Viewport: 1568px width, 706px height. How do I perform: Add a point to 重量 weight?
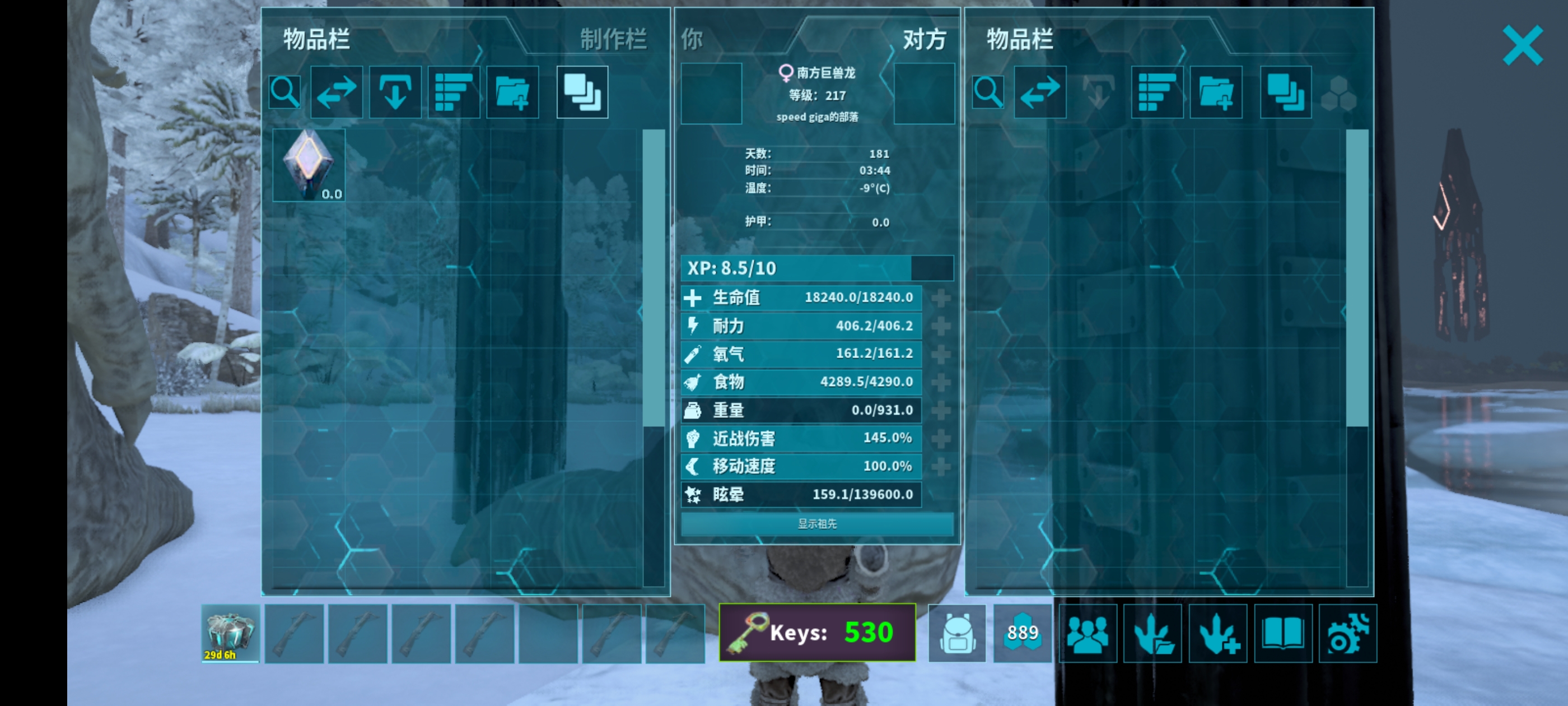tap(941, 410)
